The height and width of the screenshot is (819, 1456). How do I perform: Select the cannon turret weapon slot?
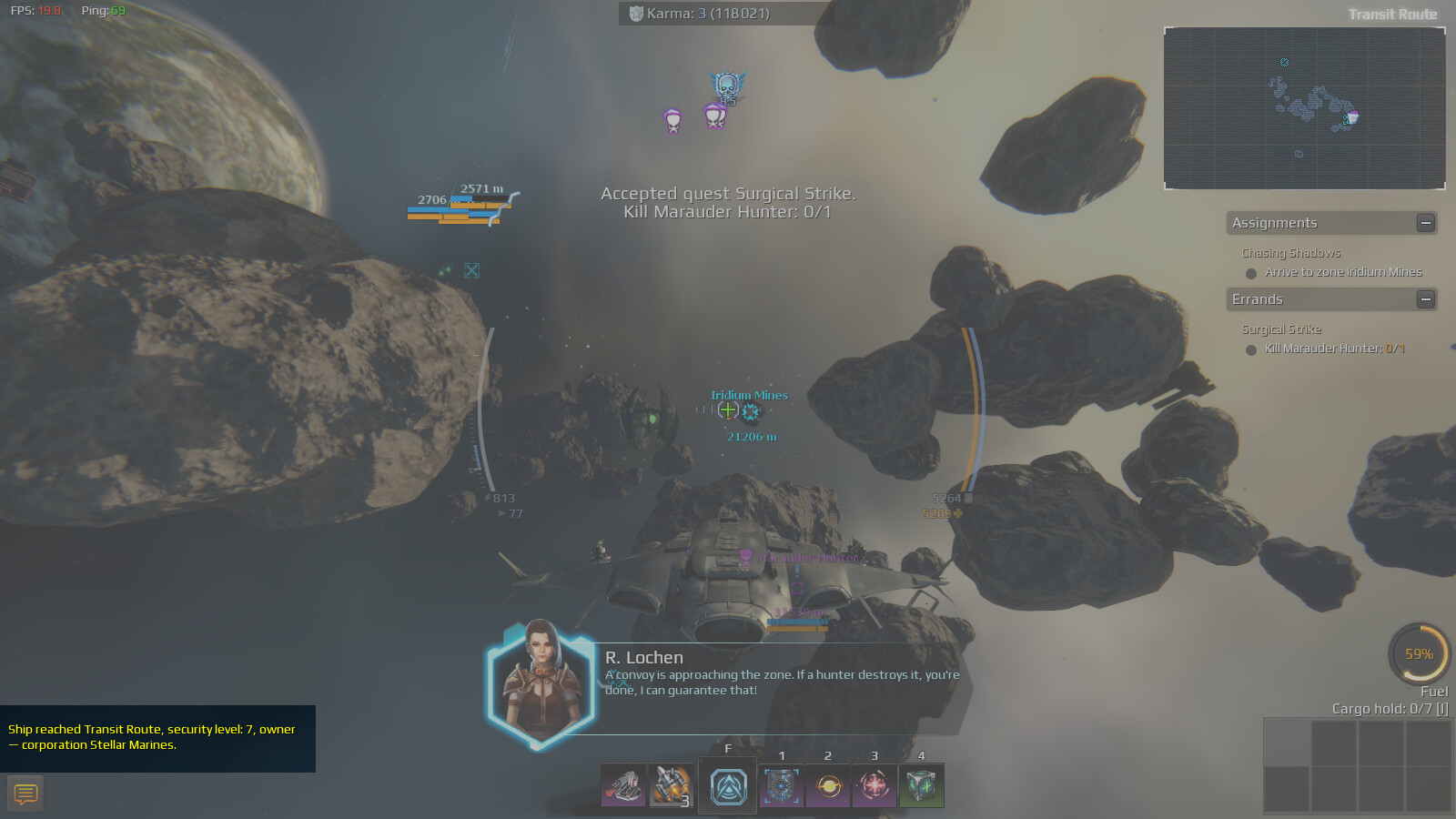[x=623, y=786]
